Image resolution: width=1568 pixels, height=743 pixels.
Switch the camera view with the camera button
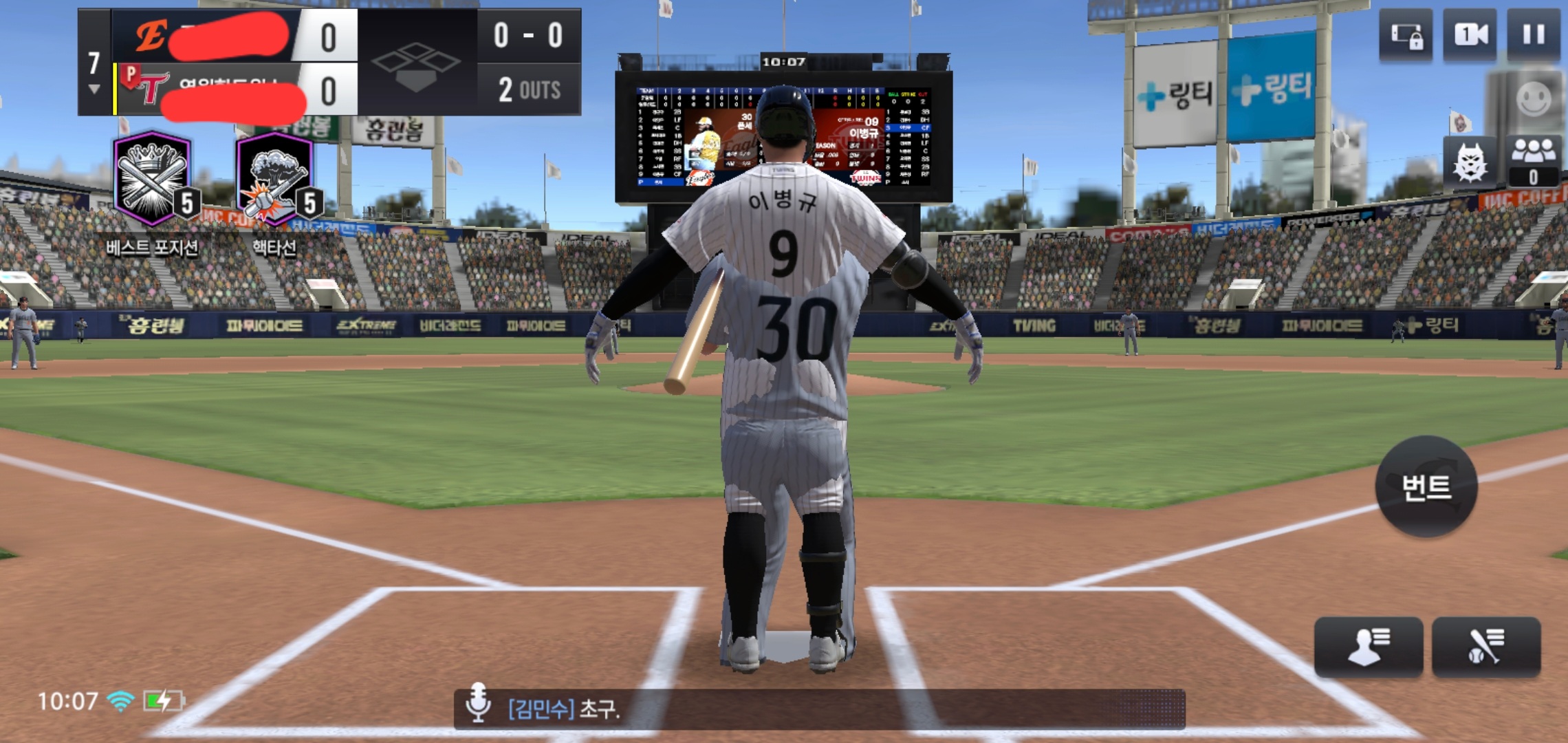[1470, 35]
